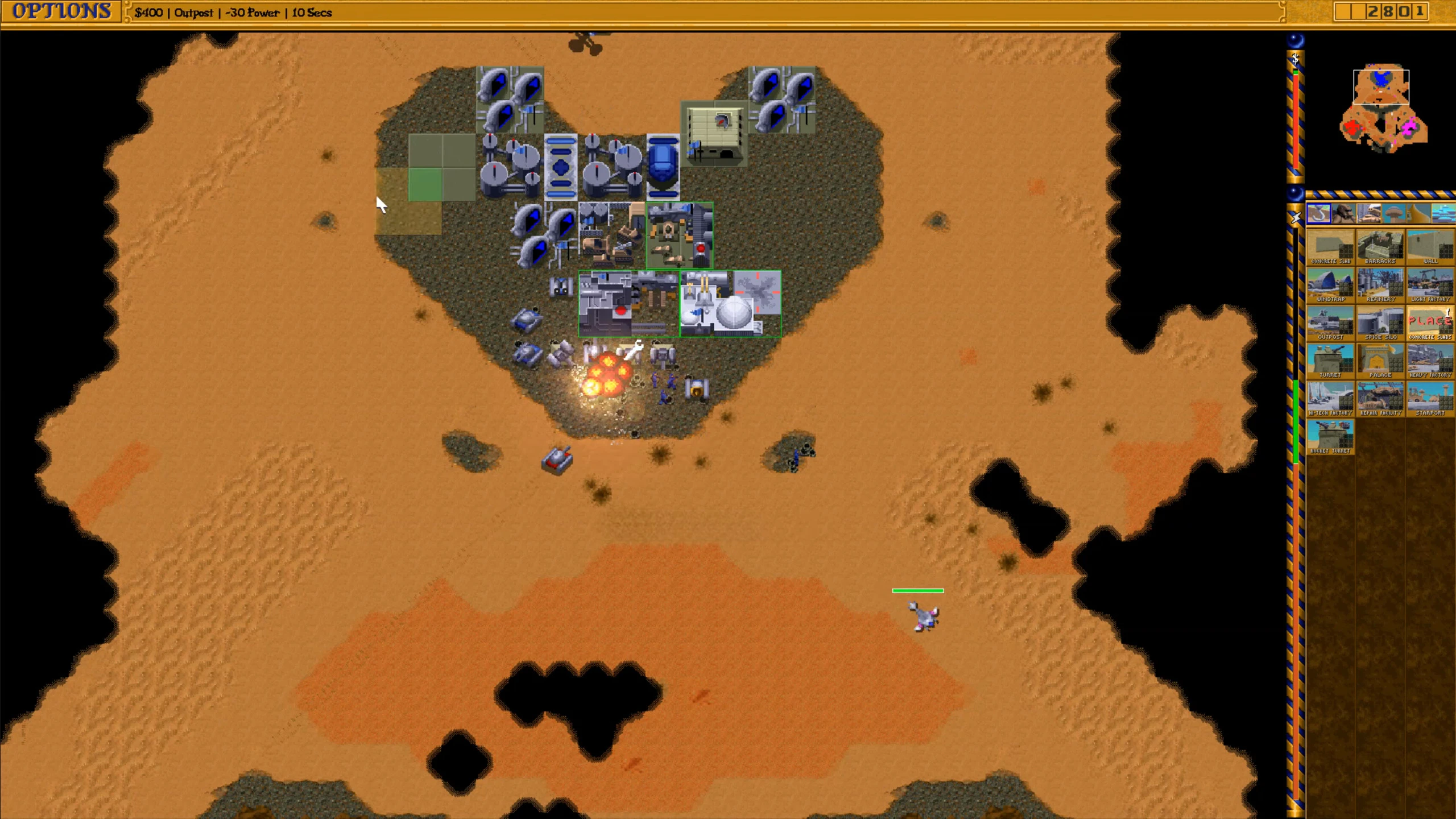Place the ready Concrete Slabs
Image resolution: width=1456 pixels, height=819 pixels.
tap(1430, 323)
